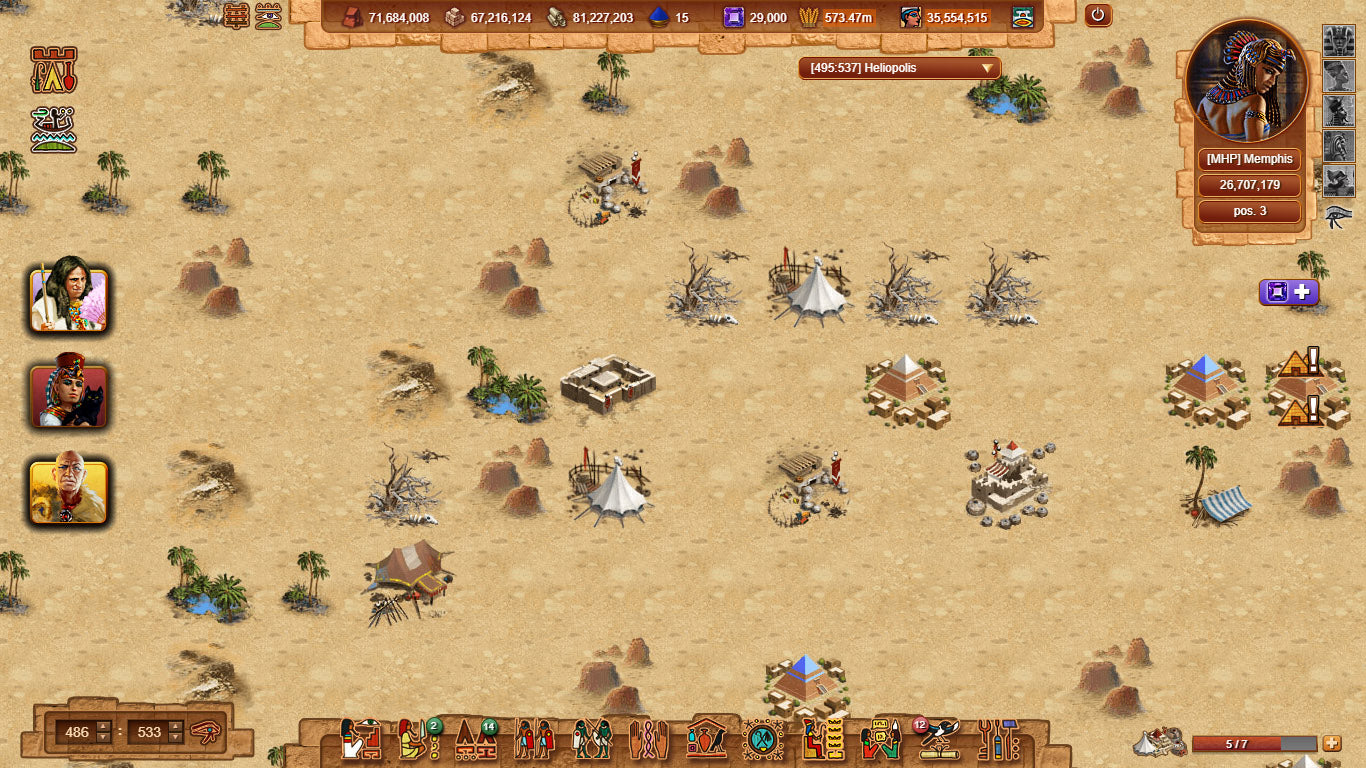Screen dimensions: 1366x768
Task: Click the purple gem add button
Action: pyautogui.click(x=1288, y=292)
